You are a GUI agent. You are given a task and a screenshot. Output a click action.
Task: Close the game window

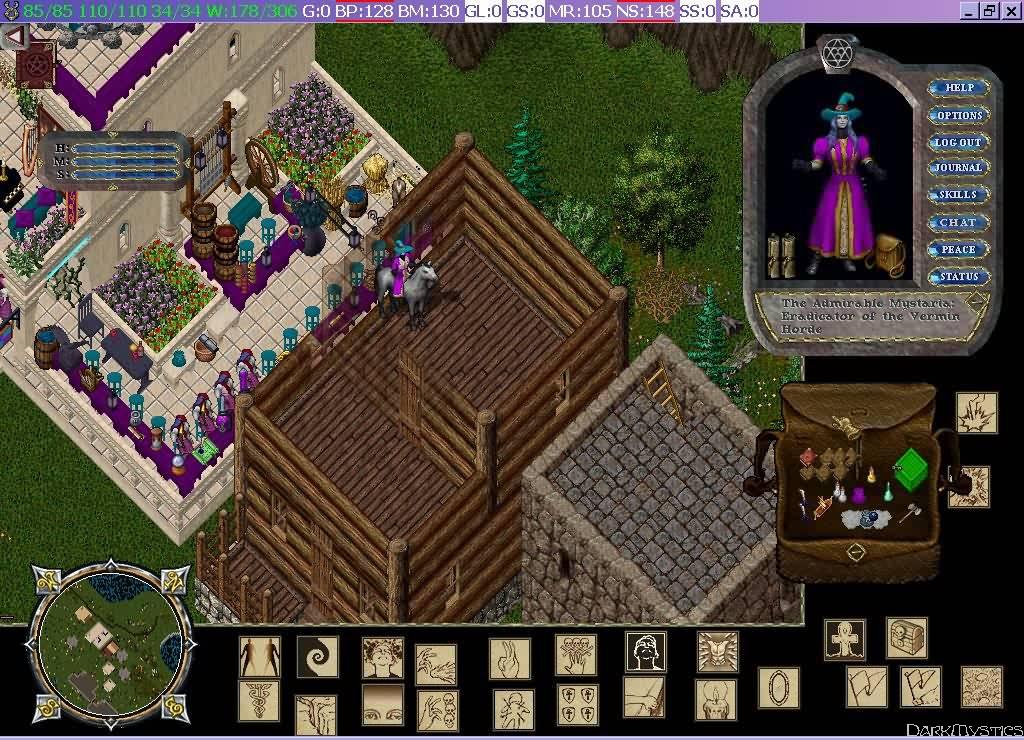(x=1010, y=11)
